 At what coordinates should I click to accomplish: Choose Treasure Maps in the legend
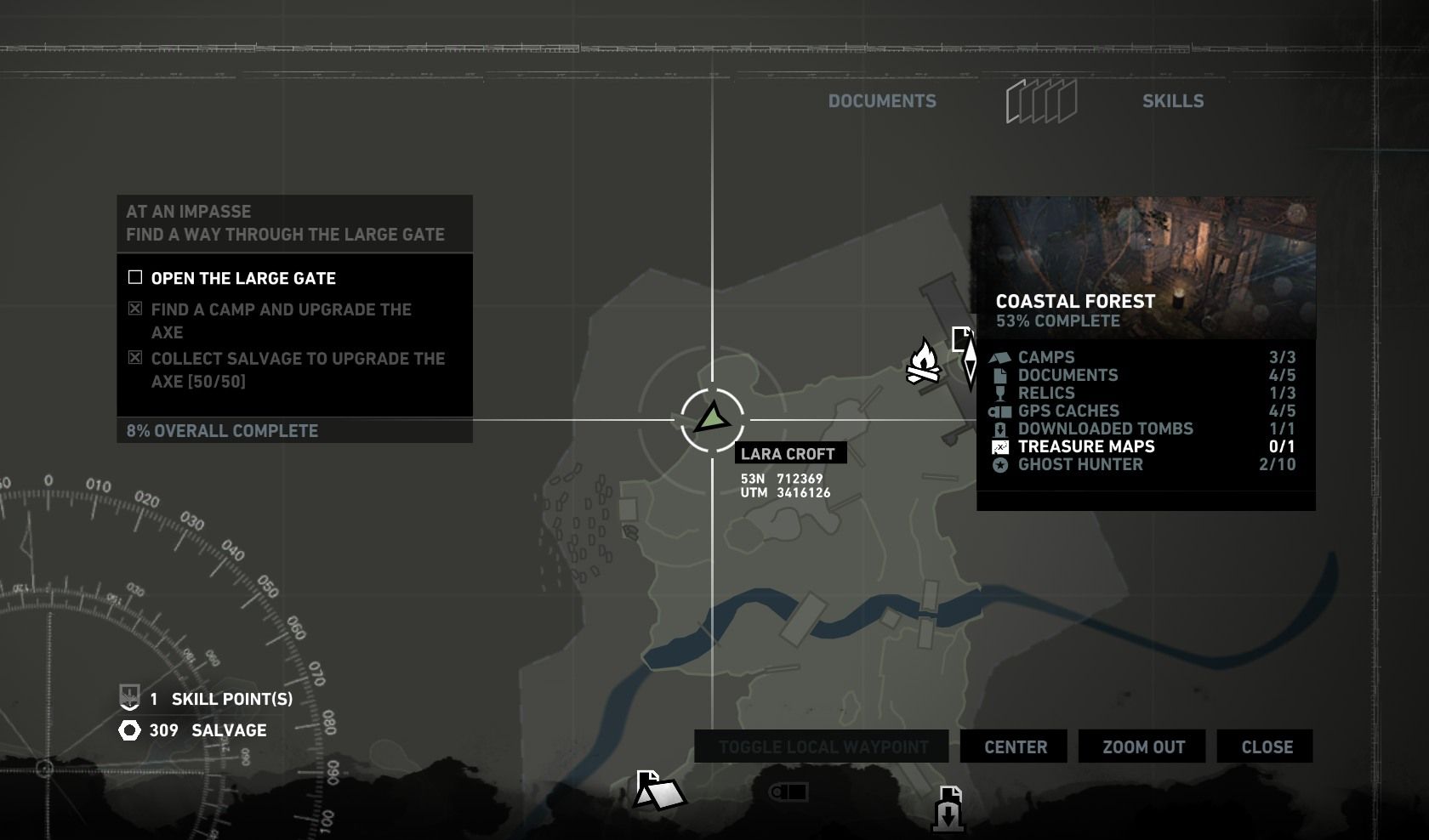1086,446
